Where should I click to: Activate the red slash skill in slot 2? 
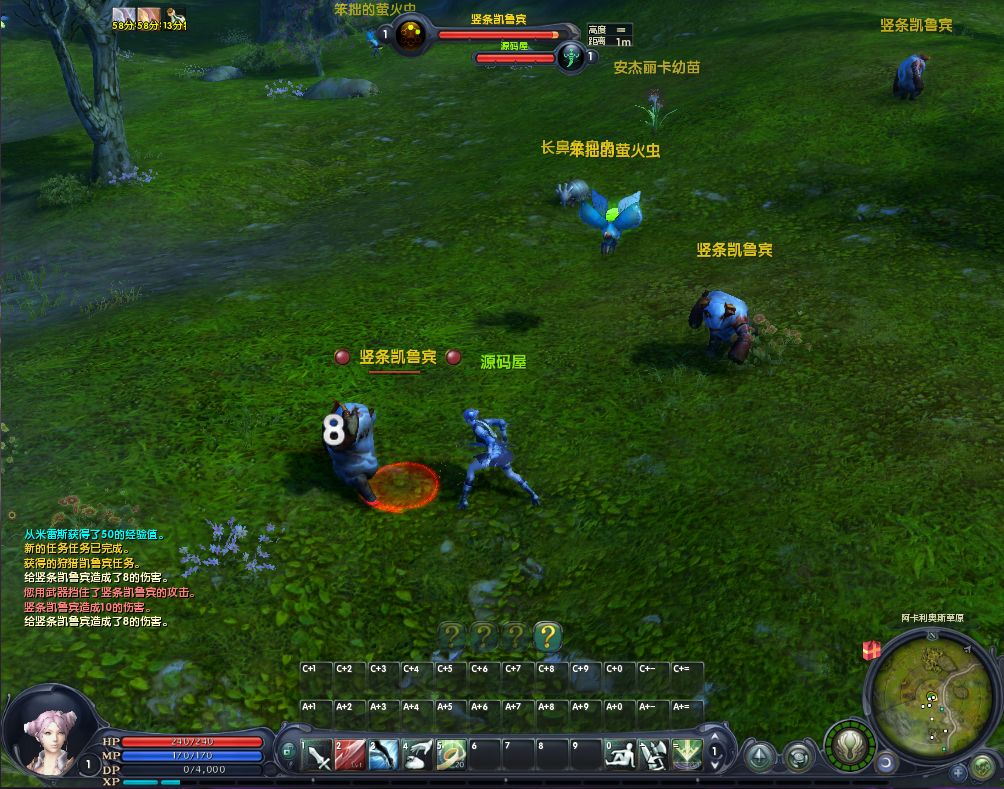(x=350, y=754)
